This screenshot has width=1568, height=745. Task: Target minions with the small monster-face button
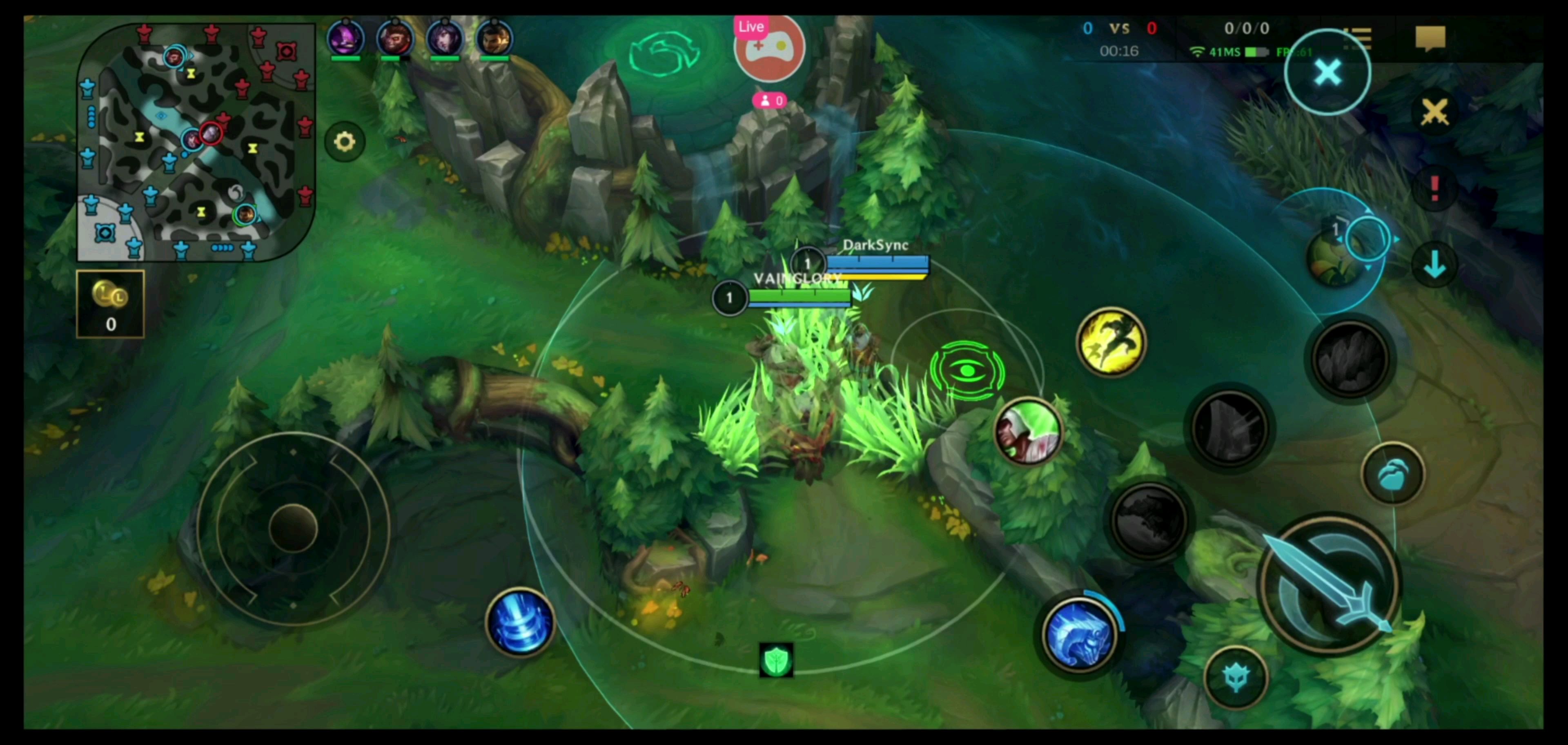(x=1236, y=677)
